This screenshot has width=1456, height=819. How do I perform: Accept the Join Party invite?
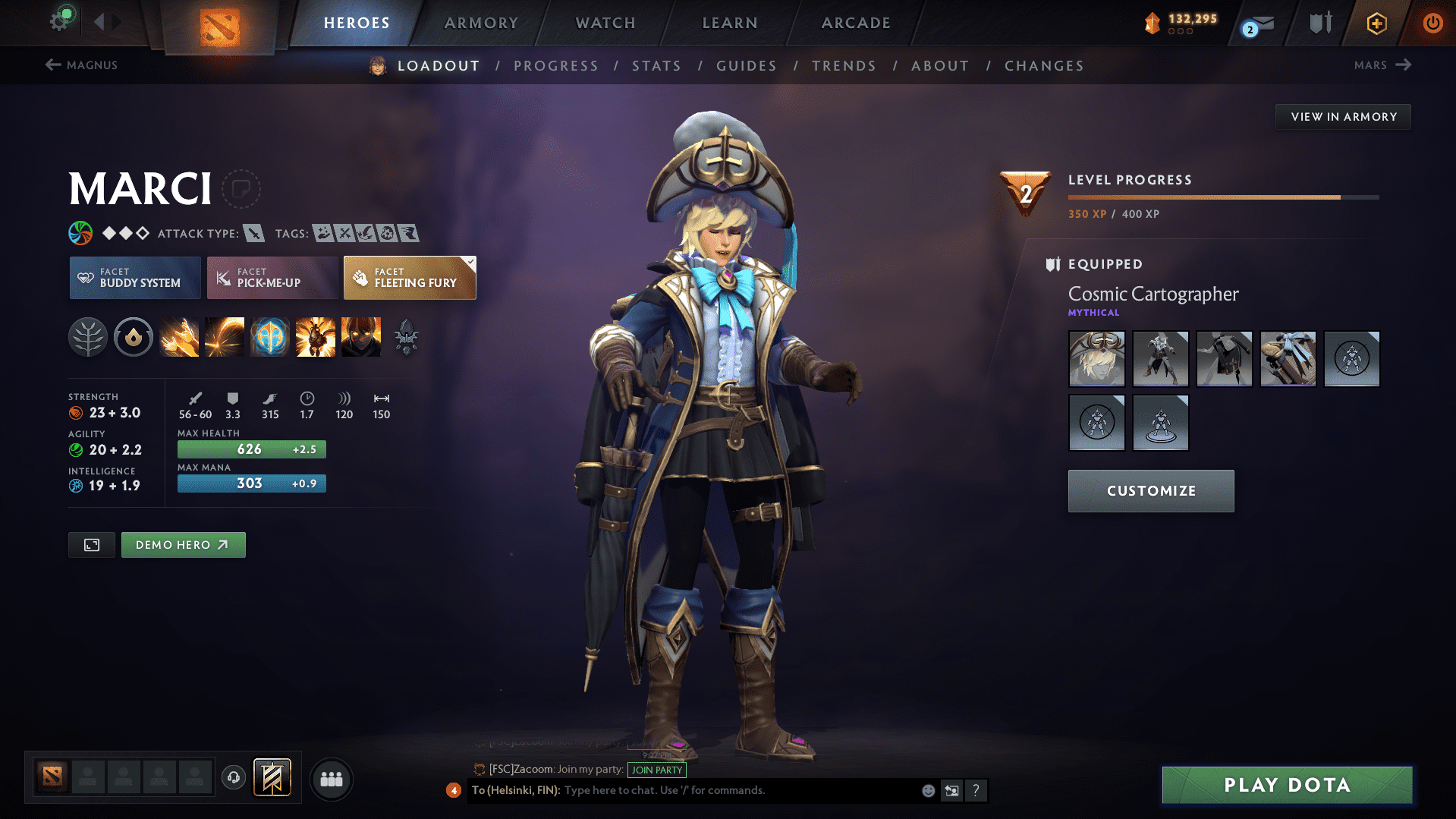(656, 770)
